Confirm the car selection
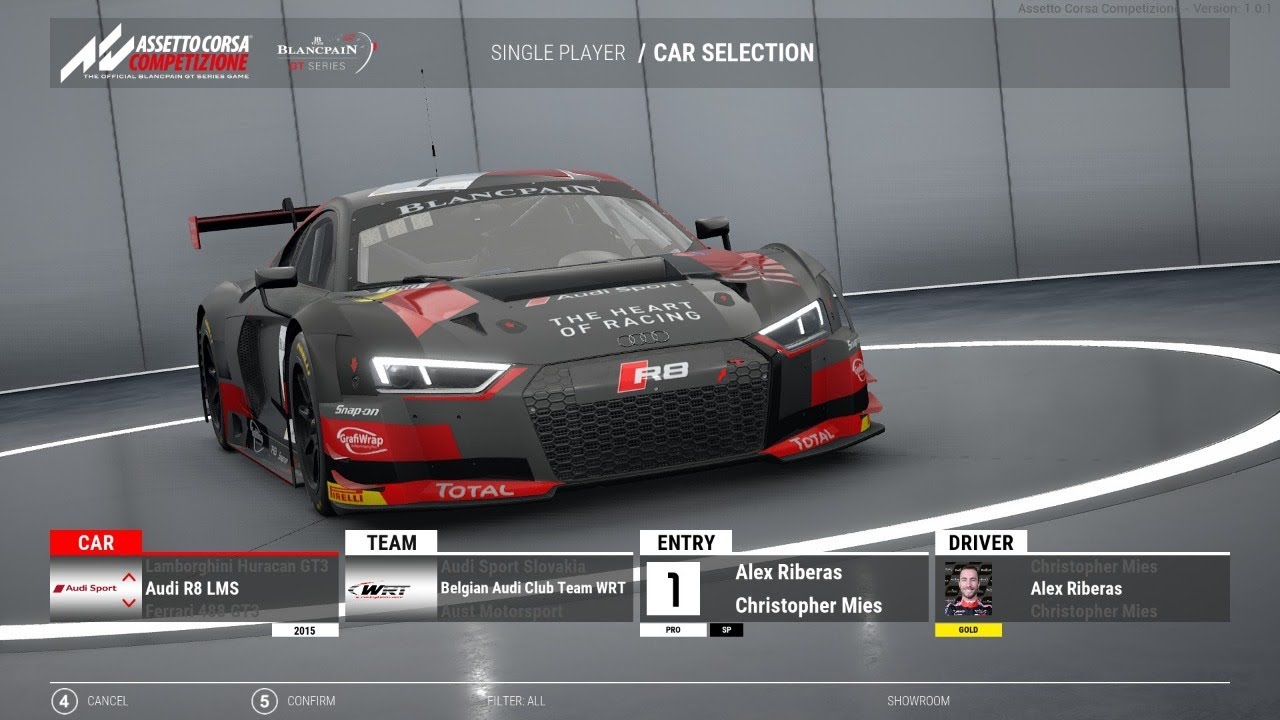 (294, 701)
